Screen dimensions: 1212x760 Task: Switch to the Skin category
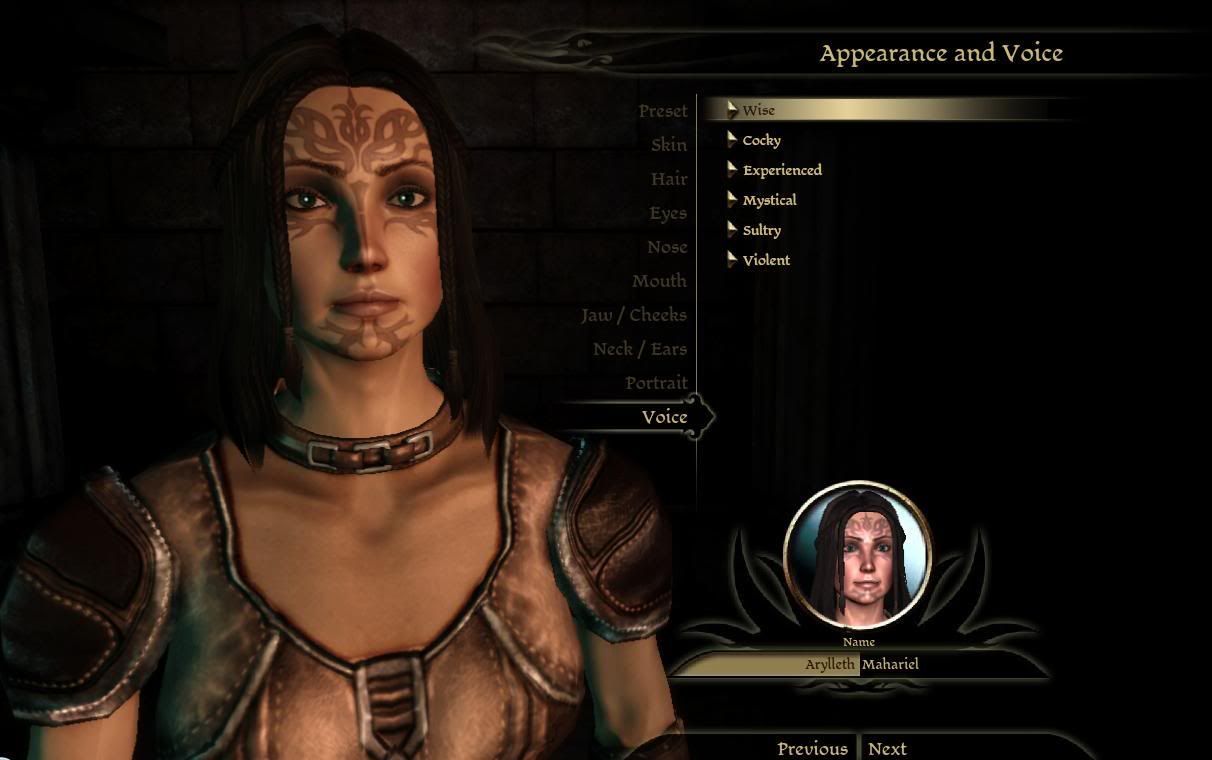(x=668, y=145)
